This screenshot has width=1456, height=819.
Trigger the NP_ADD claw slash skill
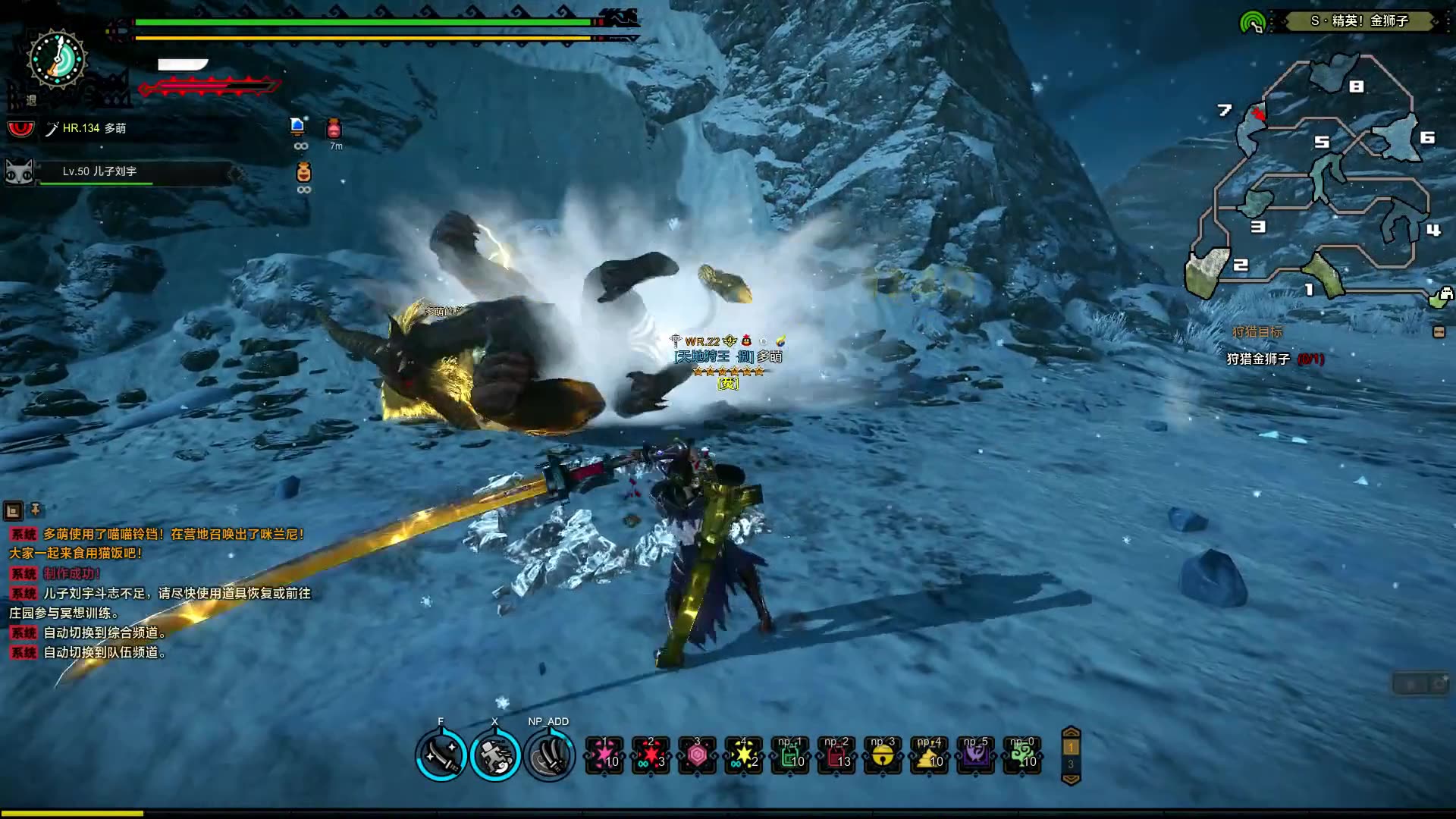click(550, 755)
